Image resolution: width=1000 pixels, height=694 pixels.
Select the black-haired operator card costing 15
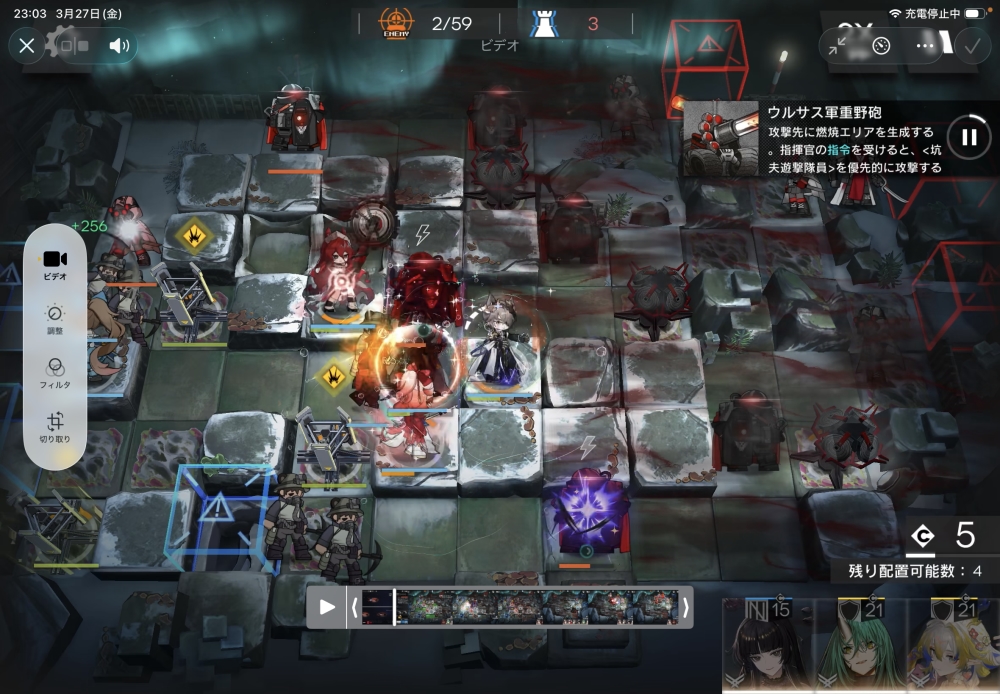point(766,648)
